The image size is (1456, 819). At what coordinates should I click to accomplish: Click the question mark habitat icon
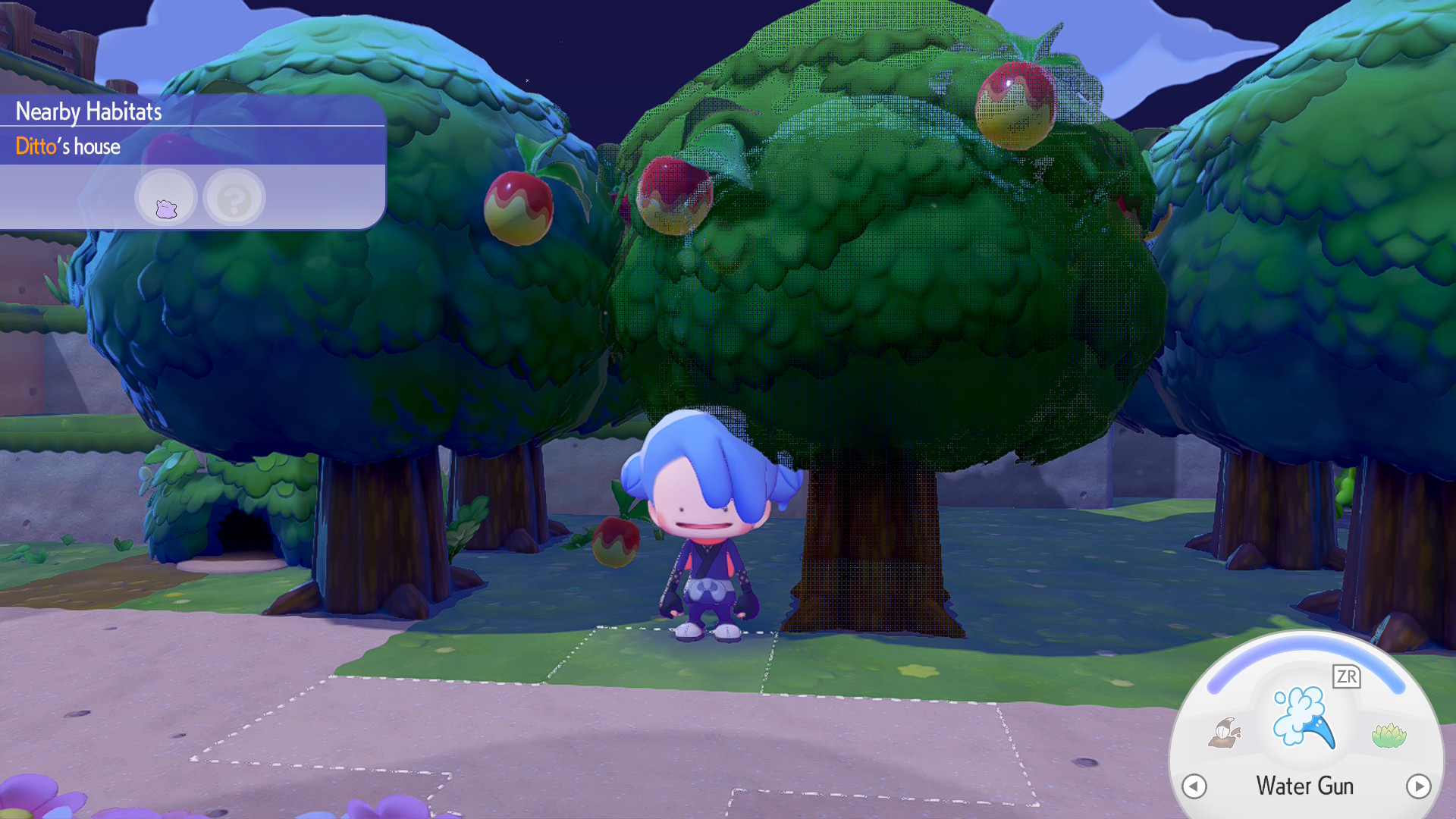tap(234, 197)
